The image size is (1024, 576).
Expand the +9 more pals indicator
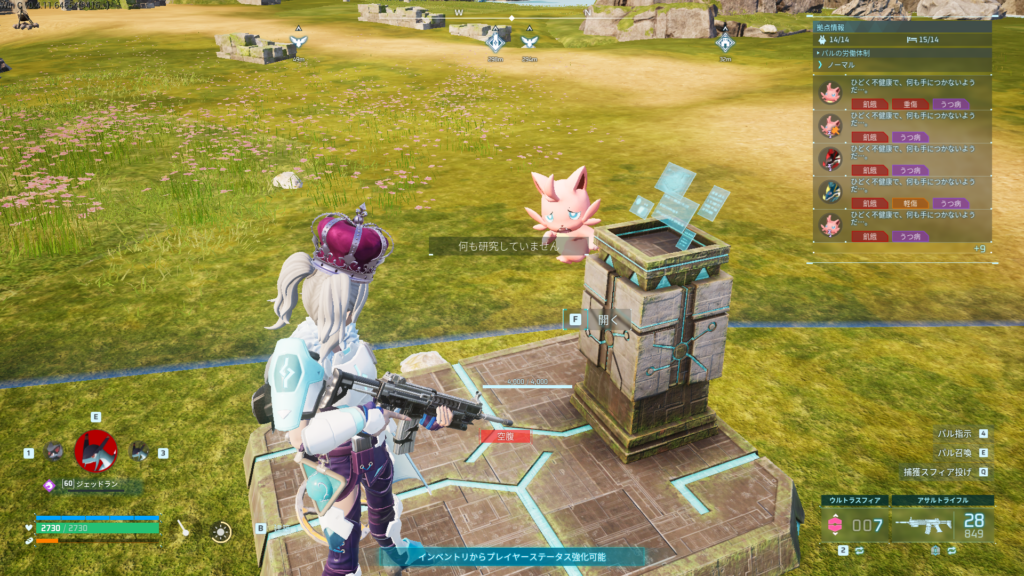pos(980,248)
